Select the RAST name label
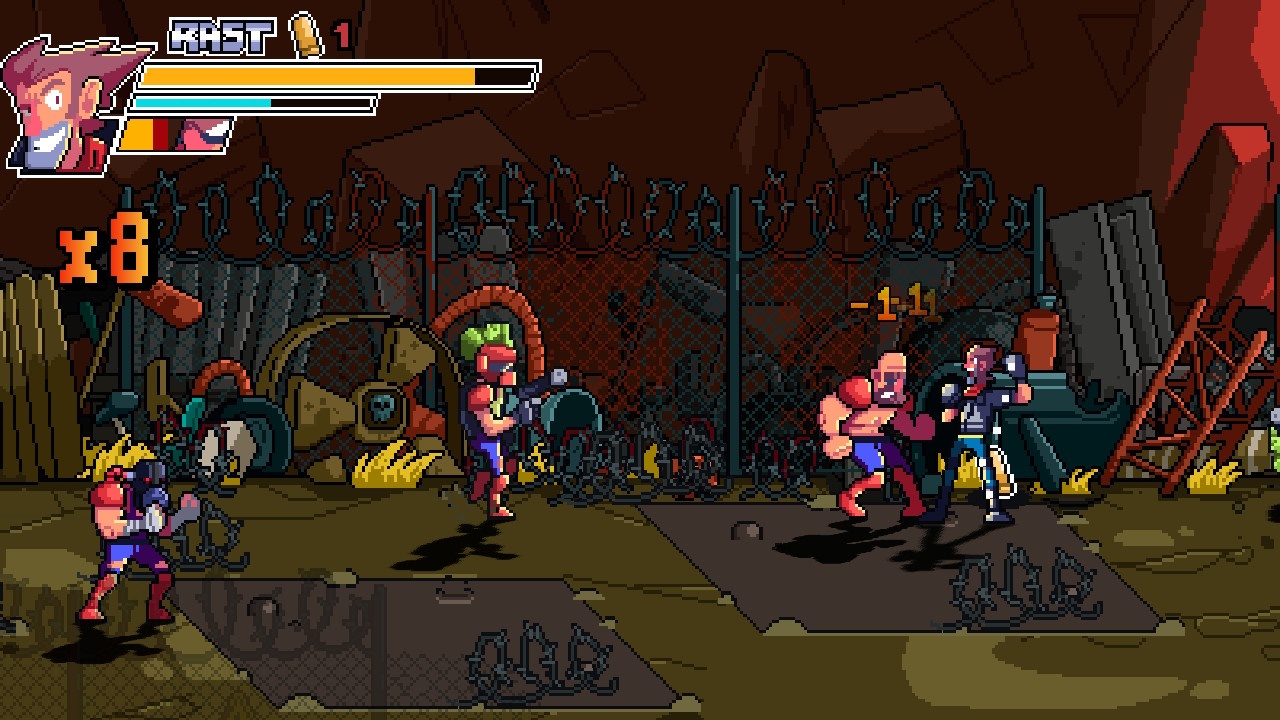This screenshot has width=1280, height=720. [x=220, y=35]
